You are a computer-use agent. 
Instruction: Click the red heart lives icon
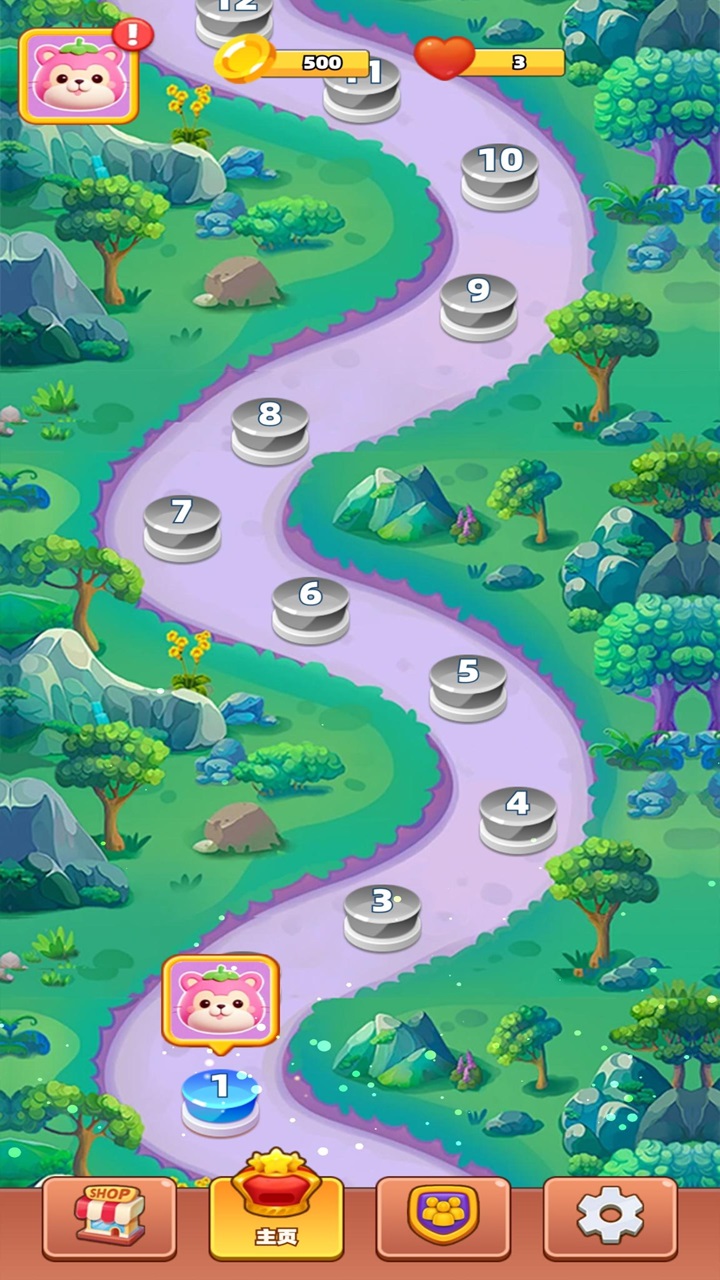click(x=444, y=59)
